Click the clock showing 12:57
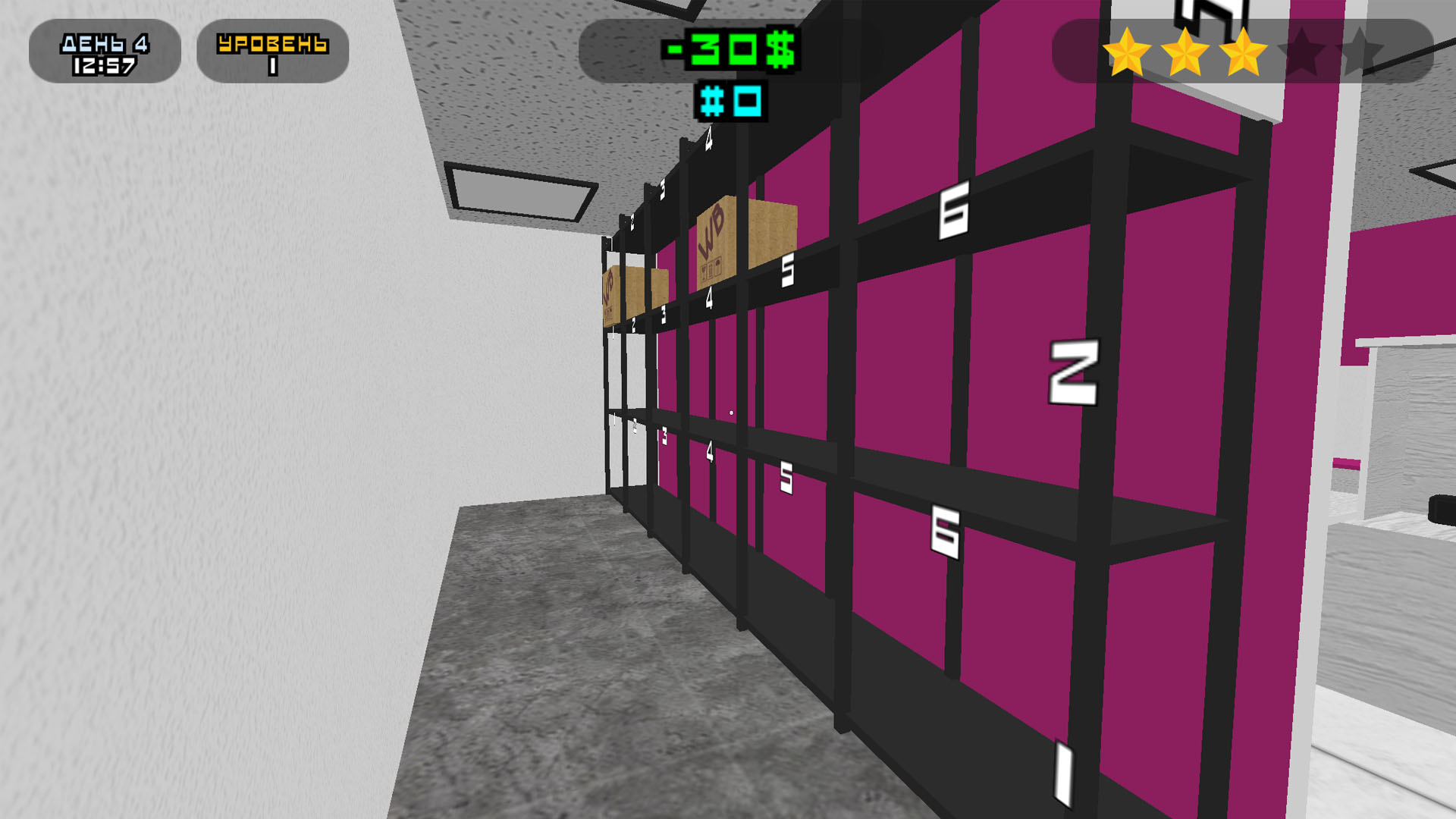This screenshot has width=1456, height=819. pos(105,64)
